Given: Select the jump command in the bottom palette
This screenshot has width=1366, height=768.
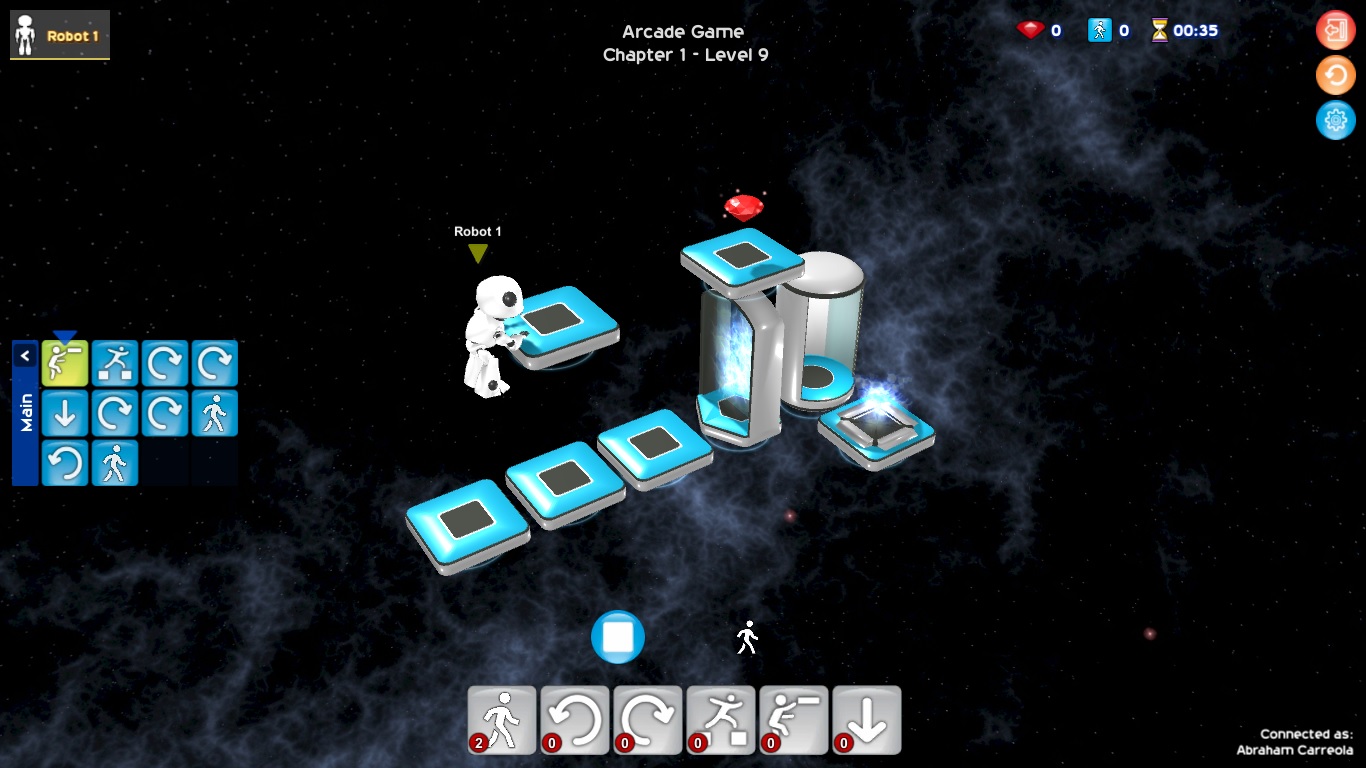Looking at the screenshot, I should [721, 719].
